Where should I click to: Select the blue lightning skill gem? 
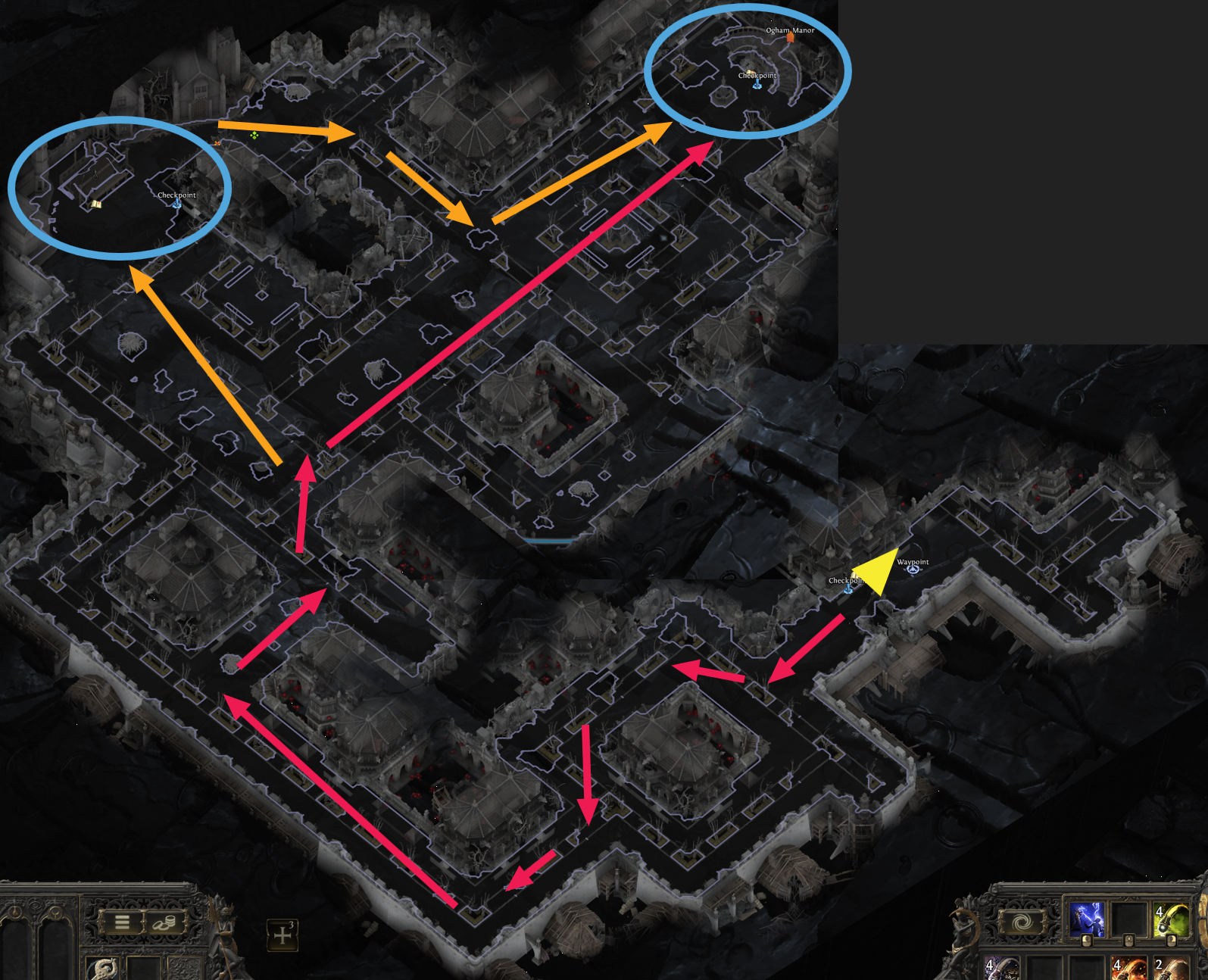(x=1088, y=919)
